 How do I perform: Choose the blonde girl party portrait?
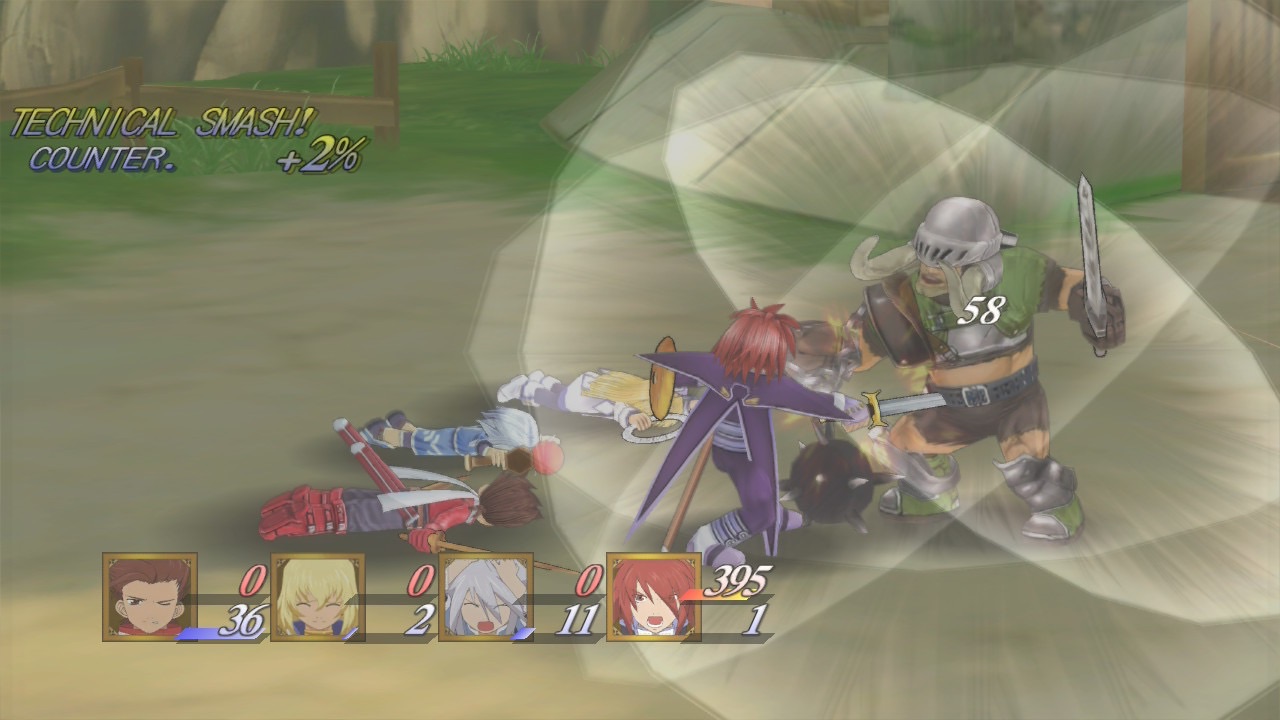click(318, 597)
